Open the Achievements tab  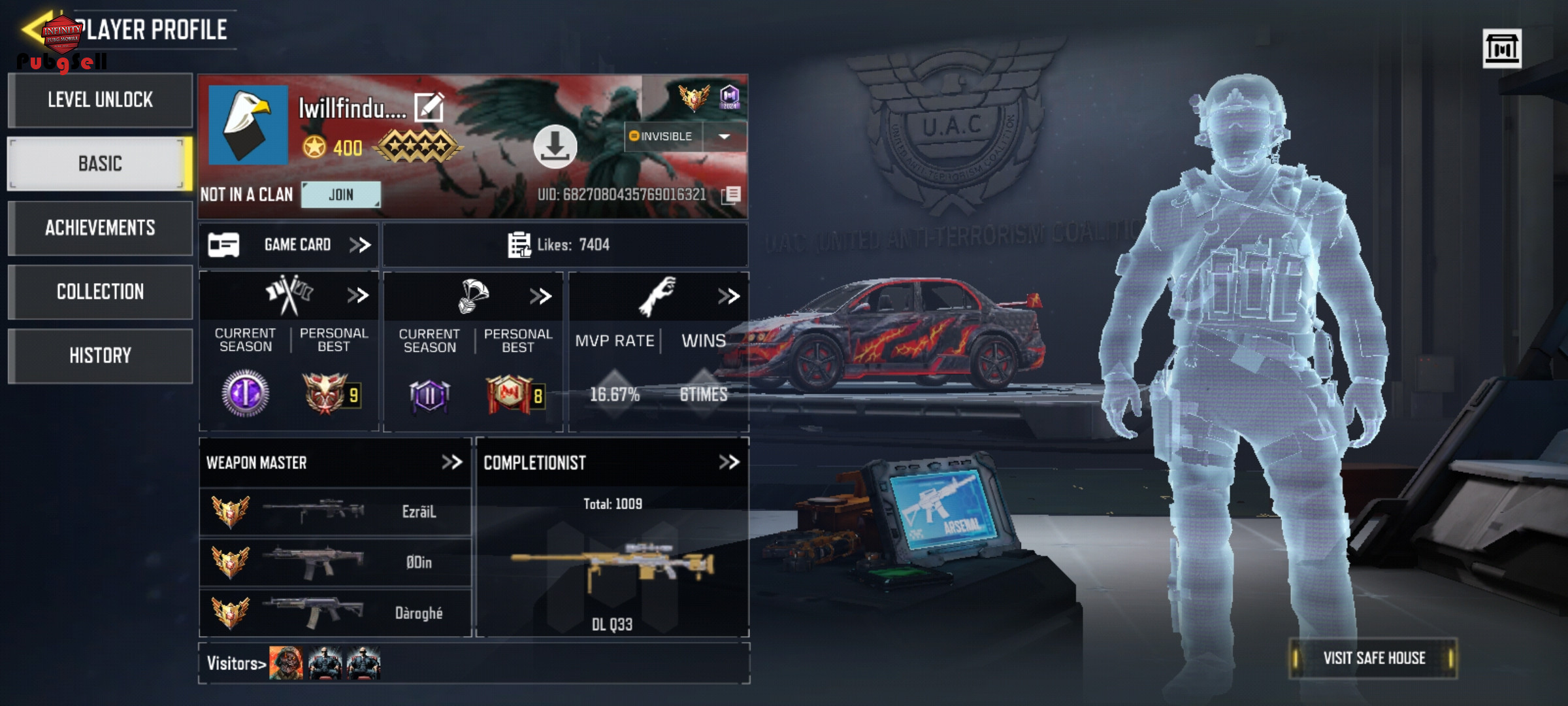pos(100,227)
